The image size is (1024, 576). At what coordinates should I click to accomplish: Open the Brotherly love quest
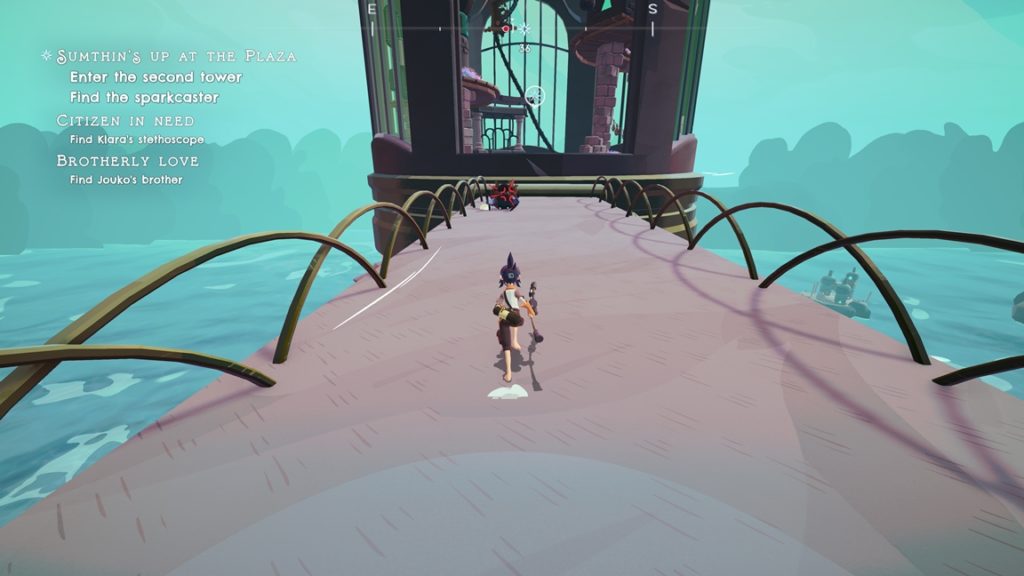point(128,160)
